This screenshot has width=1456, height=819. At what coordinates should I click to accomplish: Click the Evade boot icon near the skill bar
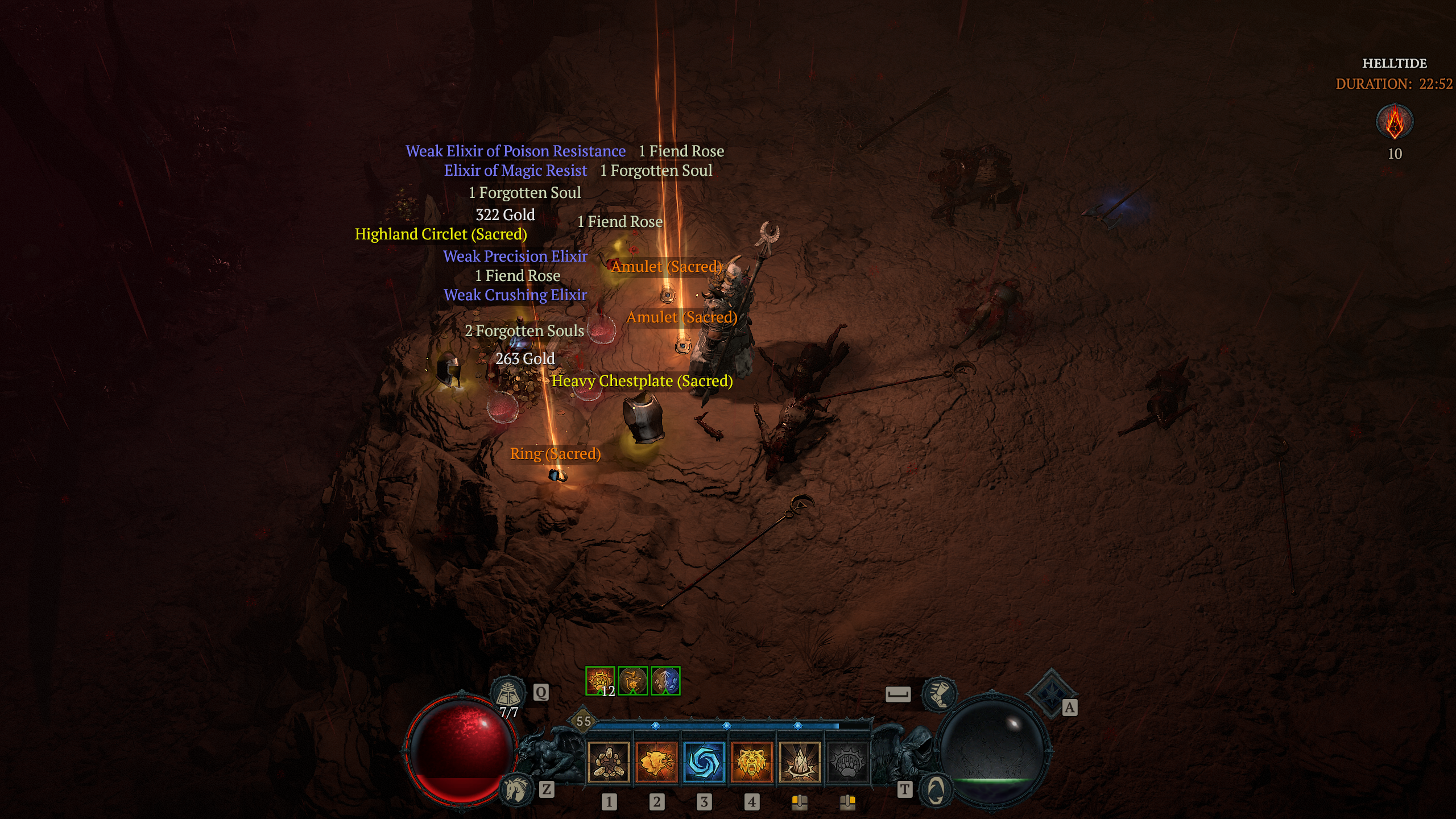tap(941, 694)
